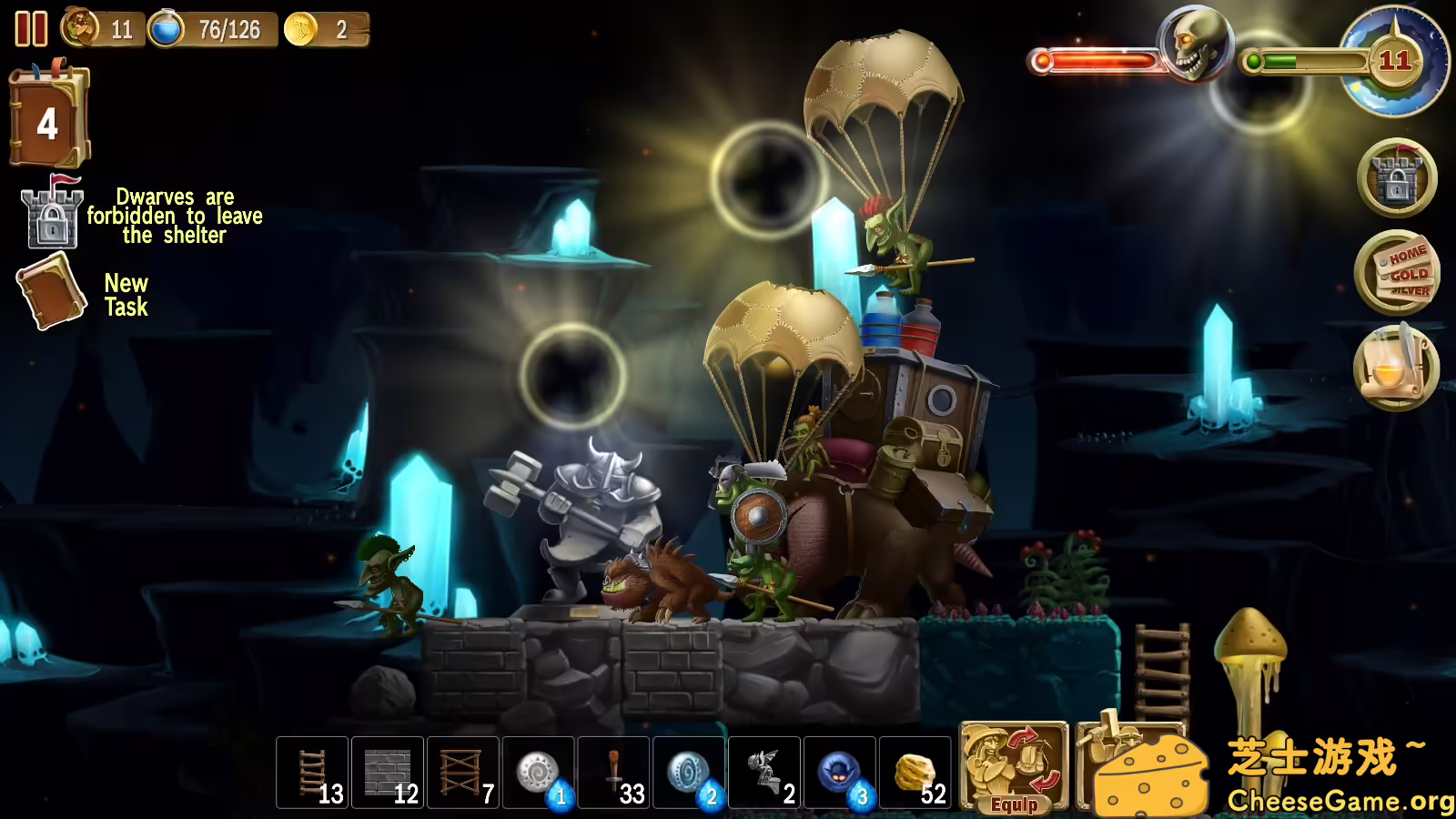Click the Home Gold Silver signpost button
Viewport: 1456px width, 819px height.
[x=1397, y=273]
